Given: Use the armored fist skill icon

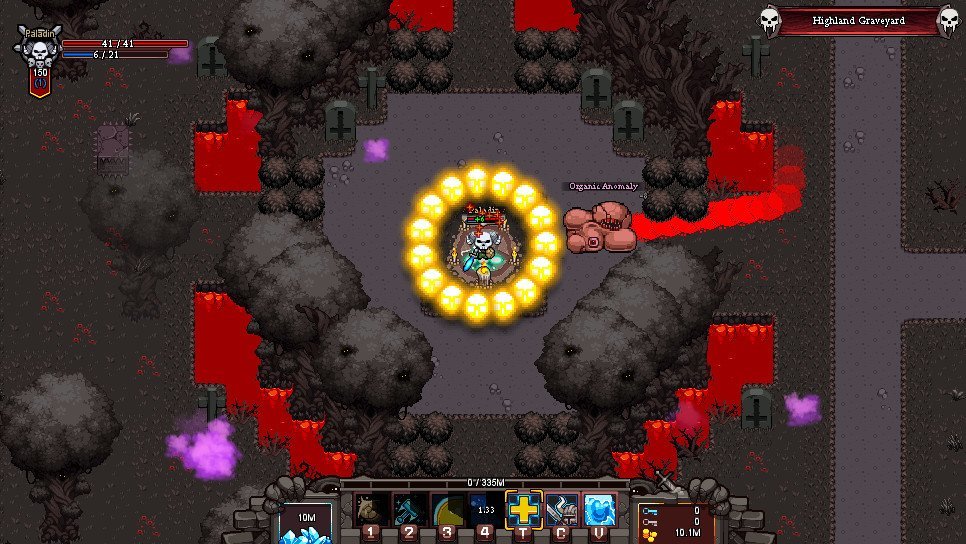Looking at the screenshot, I should pyautogui.click(x=562, y=510).
